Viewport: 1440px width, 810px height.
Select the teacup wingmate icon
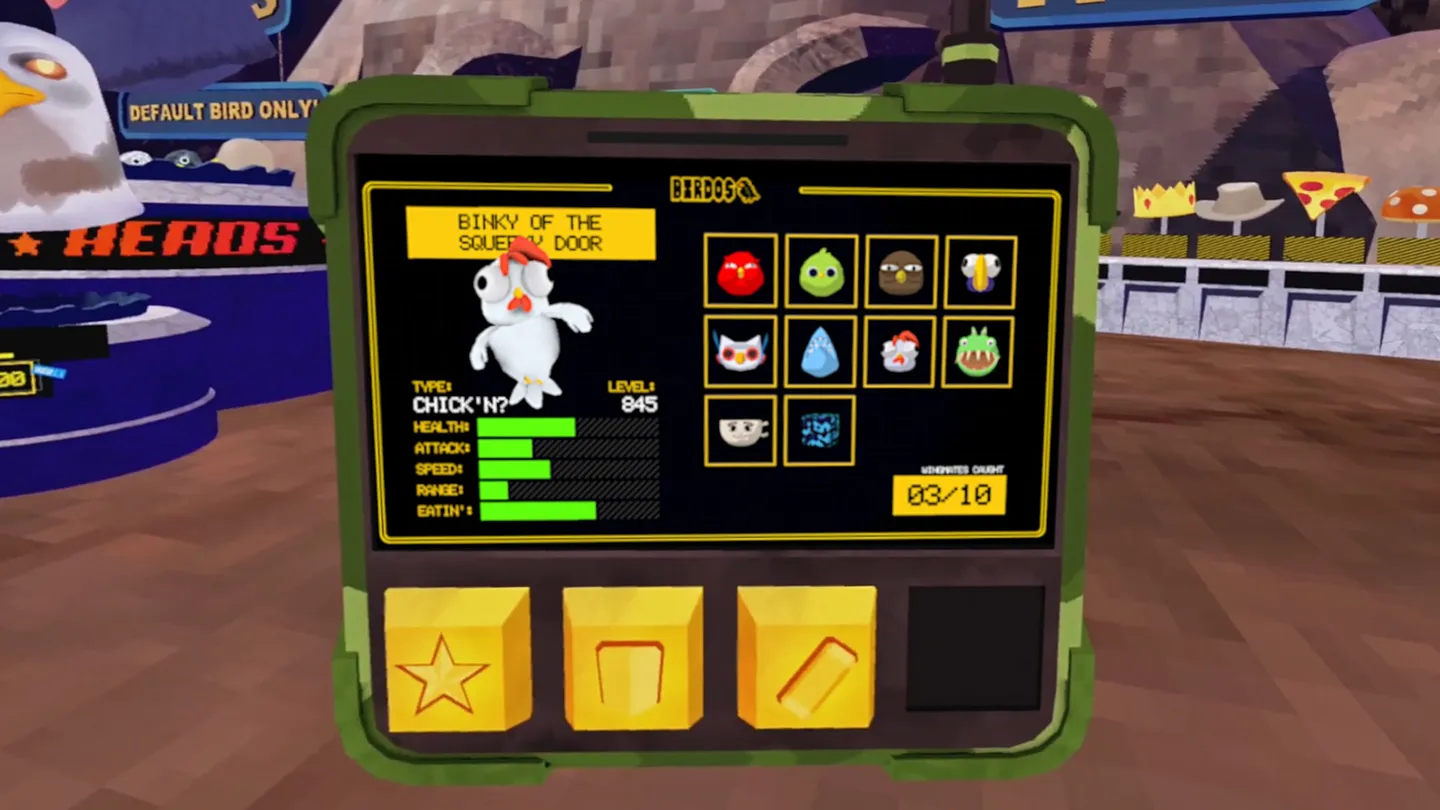tap(740, 431)
